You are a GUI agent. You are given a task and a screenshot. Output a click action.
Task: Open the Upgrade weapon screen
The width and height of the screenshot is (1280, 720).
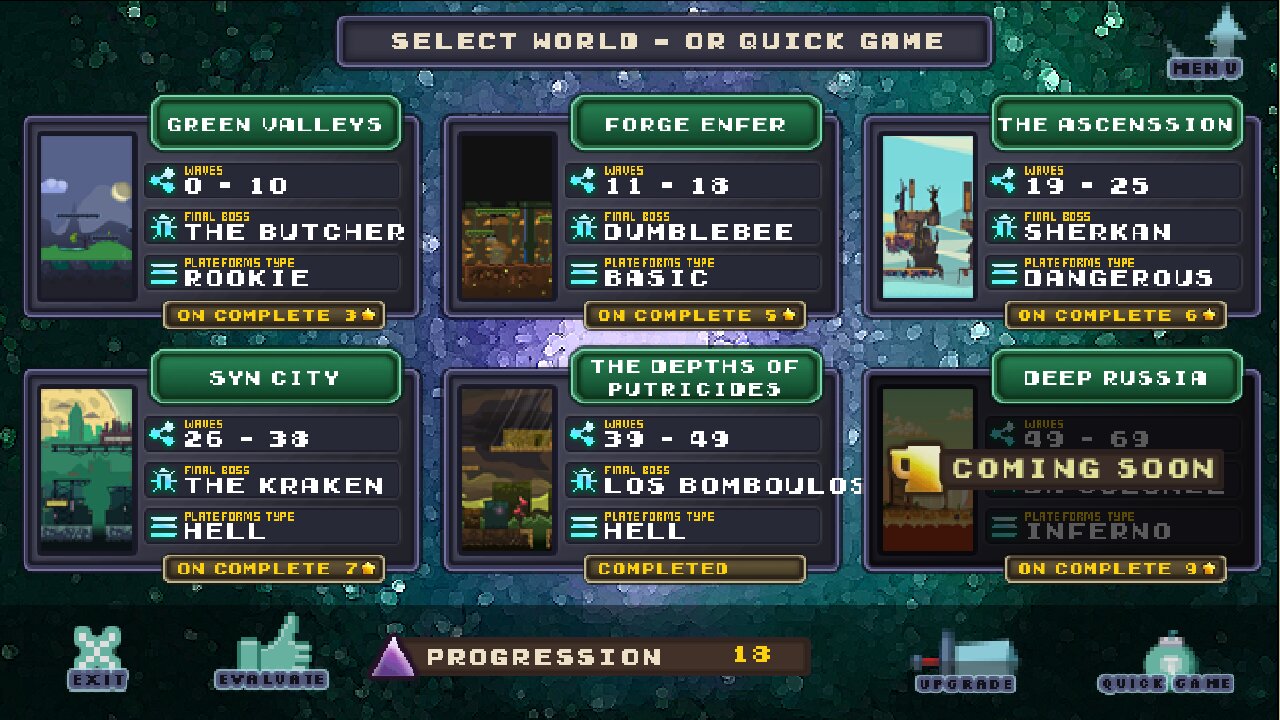(x=964, y=662)
